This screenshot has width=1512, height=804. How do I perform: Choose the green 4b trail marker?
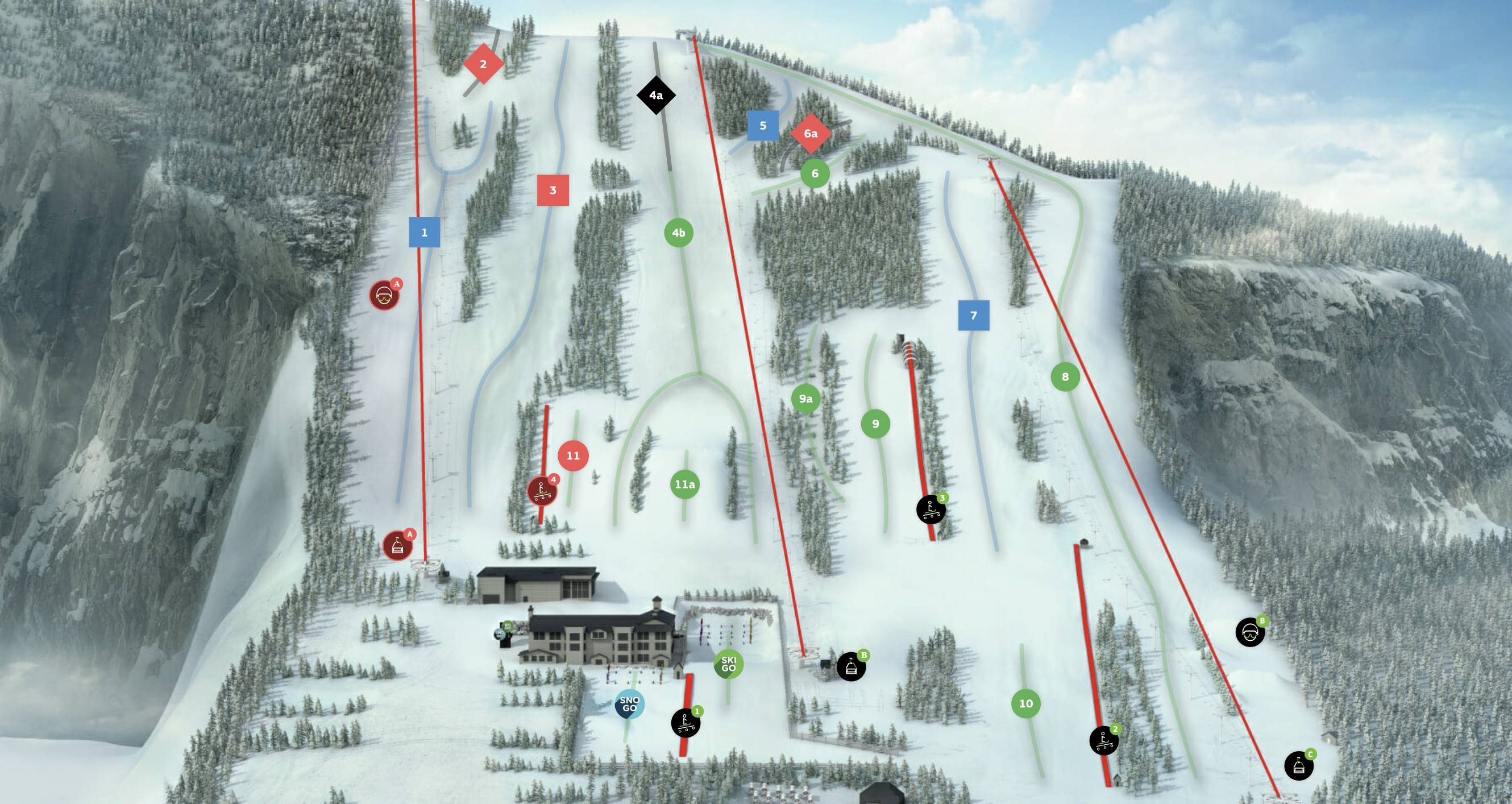(x=679, y=233)
